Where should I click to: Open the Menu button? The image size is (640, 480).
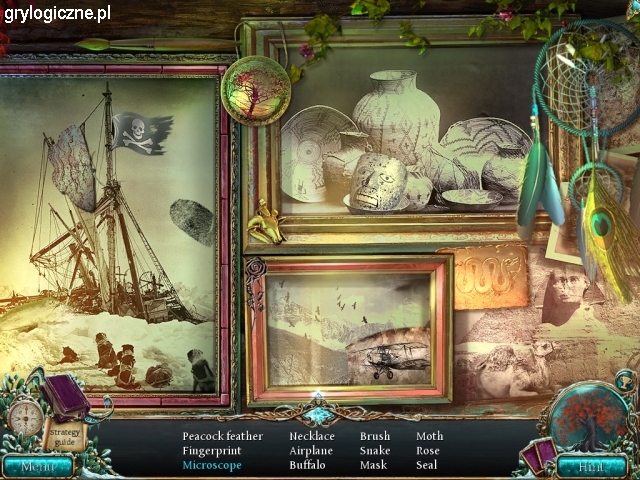pos(37,465)
